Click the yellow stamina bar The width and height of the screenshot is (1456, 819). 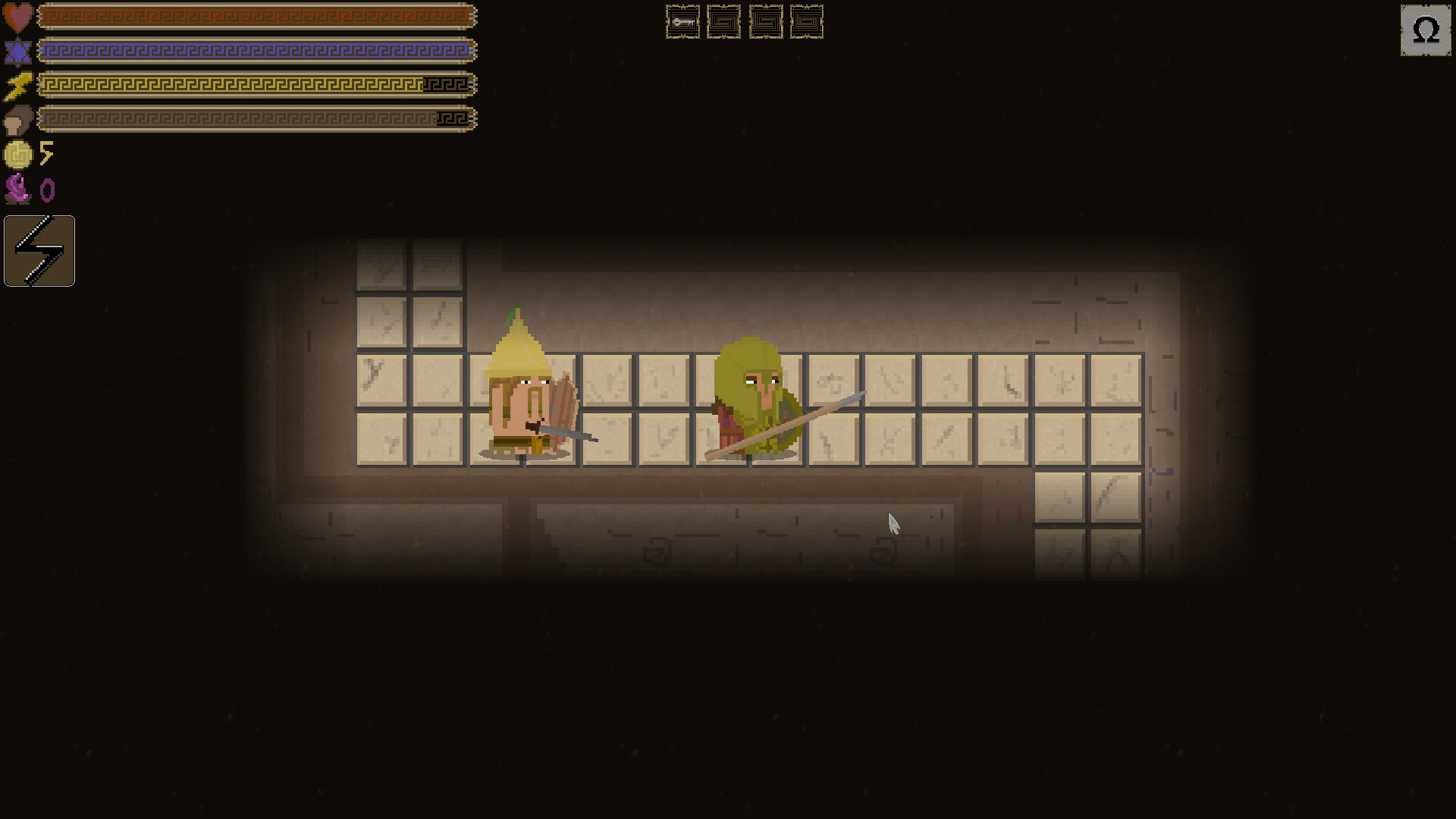pos(258,85)
